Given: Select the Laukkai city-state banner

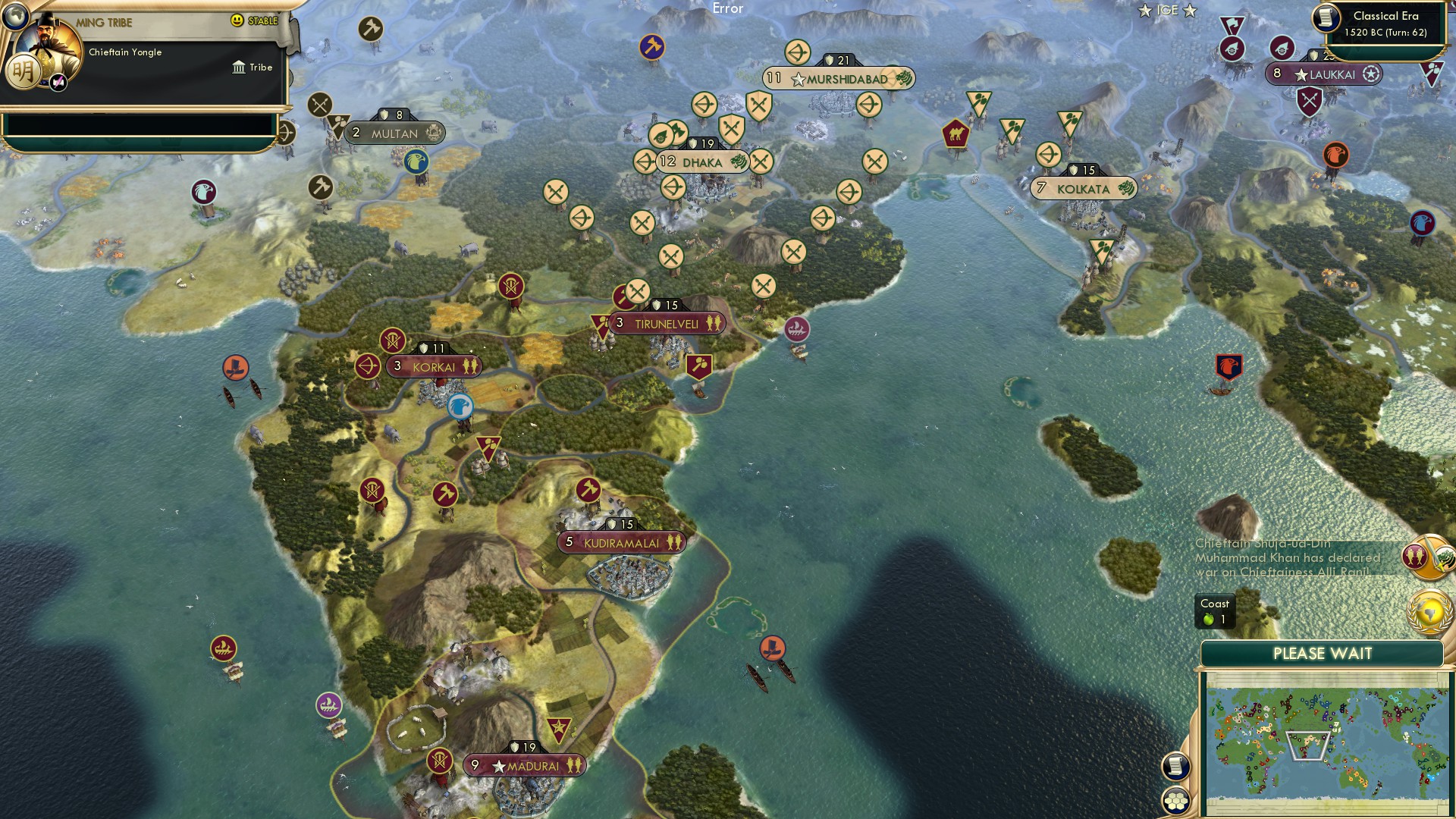Looking at the screenshot, I should point(1323,74).
